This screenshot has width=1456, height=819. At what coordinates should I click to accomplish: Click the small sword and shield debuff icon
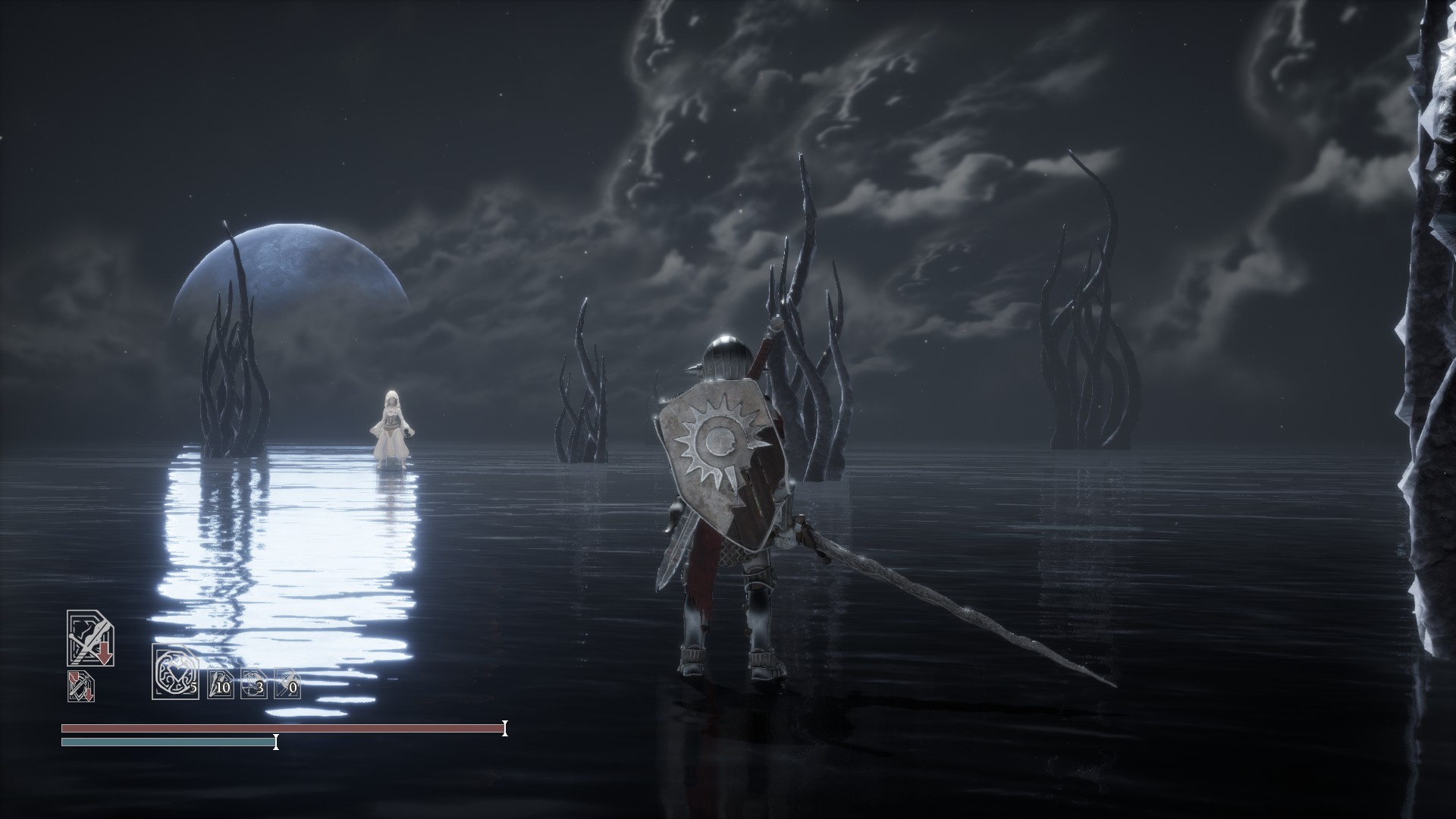[80, 686]
